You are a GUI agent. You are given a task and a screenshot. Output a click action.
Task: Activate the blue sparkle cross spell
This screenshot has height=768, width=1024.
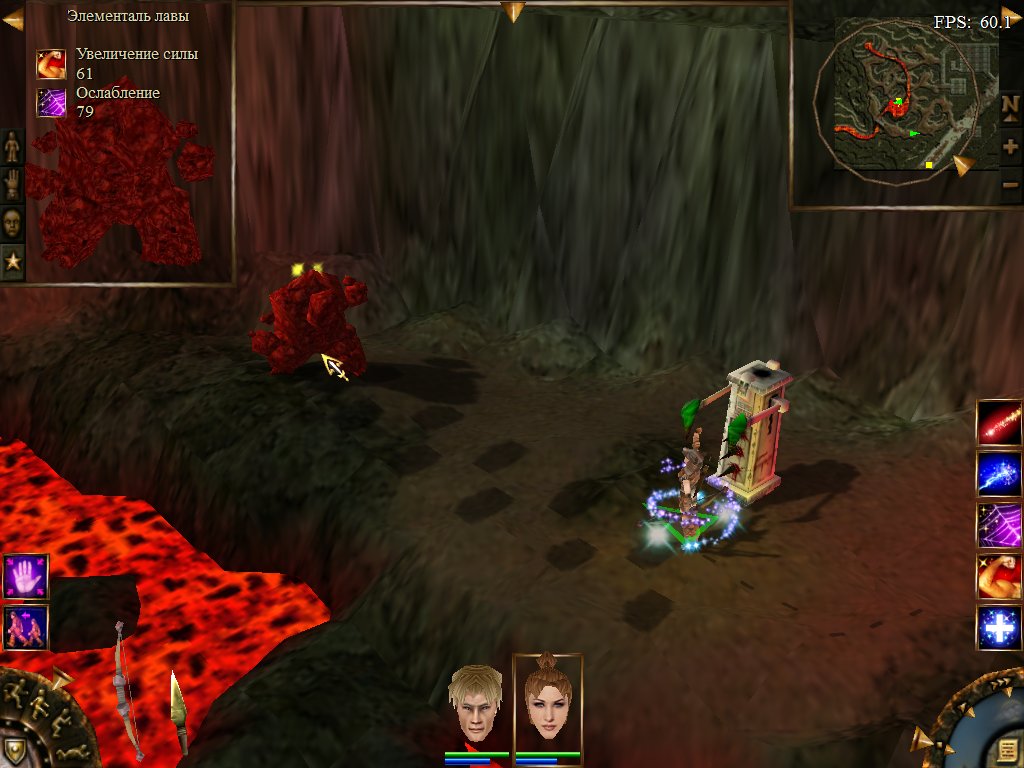tap(999, 628)
